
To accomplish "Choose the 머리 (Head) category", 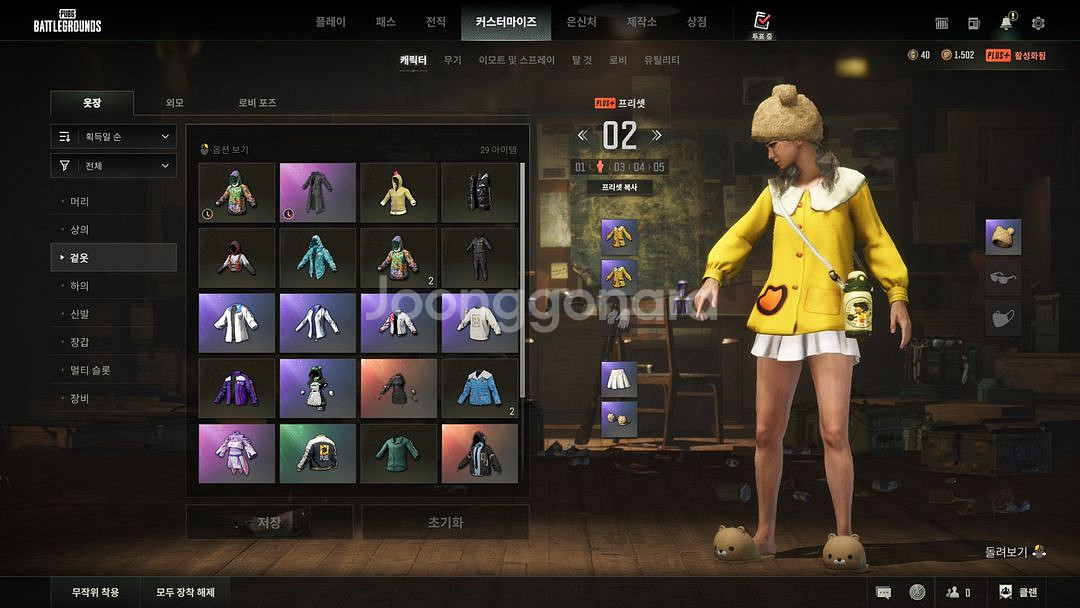I will (80, 202).
